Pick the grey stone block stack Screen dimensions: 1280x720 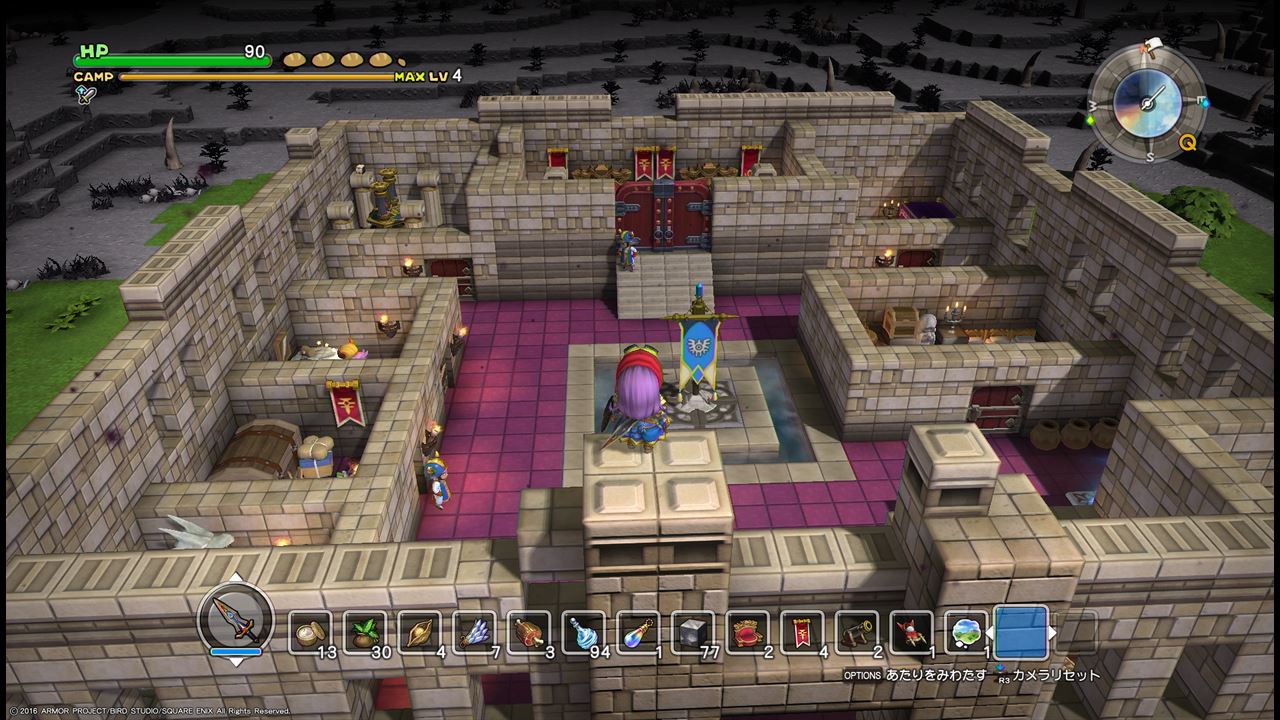coord(692,632)
